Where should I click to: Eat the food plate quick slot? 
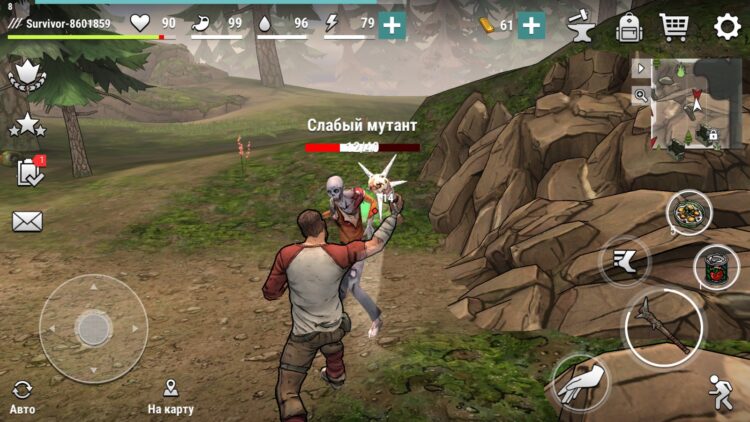point(689,212)
